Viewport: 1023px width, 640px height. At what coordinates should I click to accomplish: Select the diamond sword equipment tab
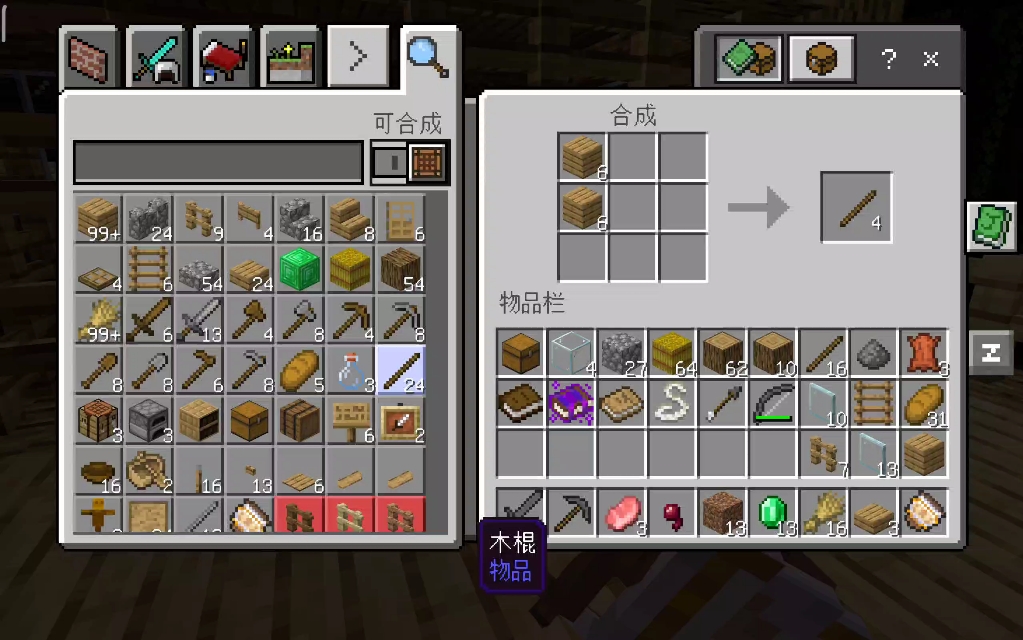point(158,58)
